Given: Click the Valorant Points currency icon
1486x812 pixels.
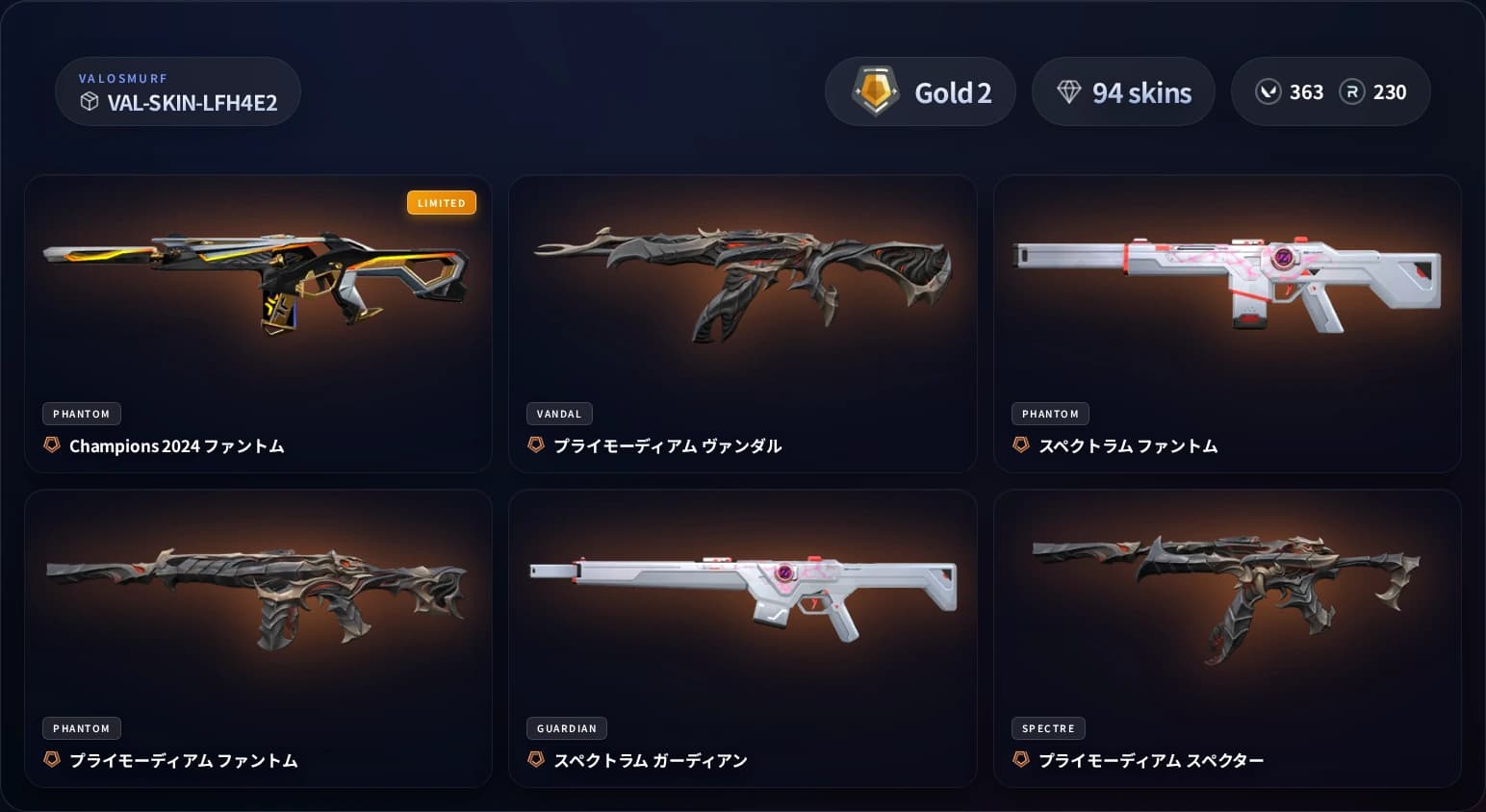Looking at the screenshot, I should (x=1268, y=91).
